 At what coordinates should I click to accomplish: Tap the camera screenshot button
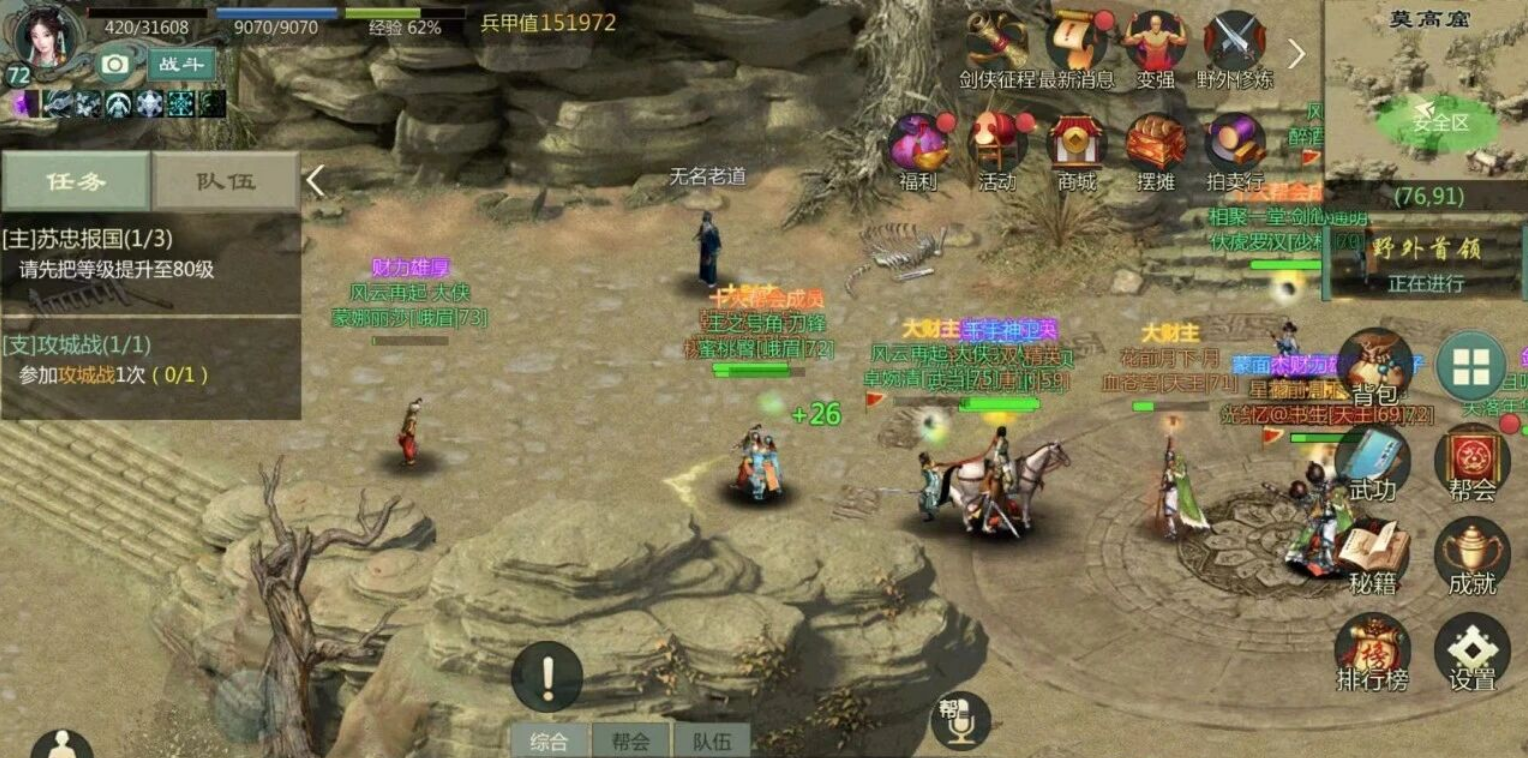point(115,65)
